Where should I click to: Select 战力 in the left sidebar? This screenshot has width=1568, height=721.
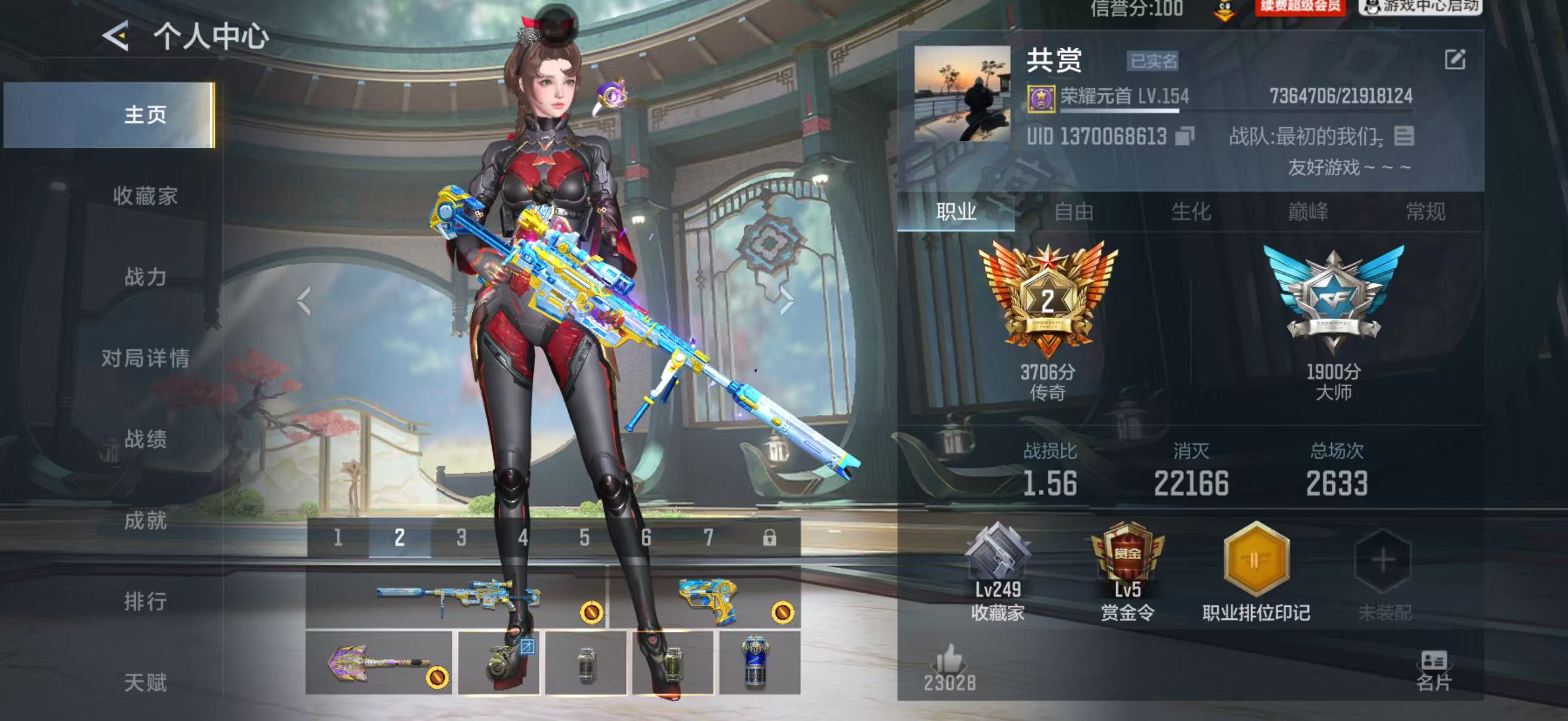[145, 277]
